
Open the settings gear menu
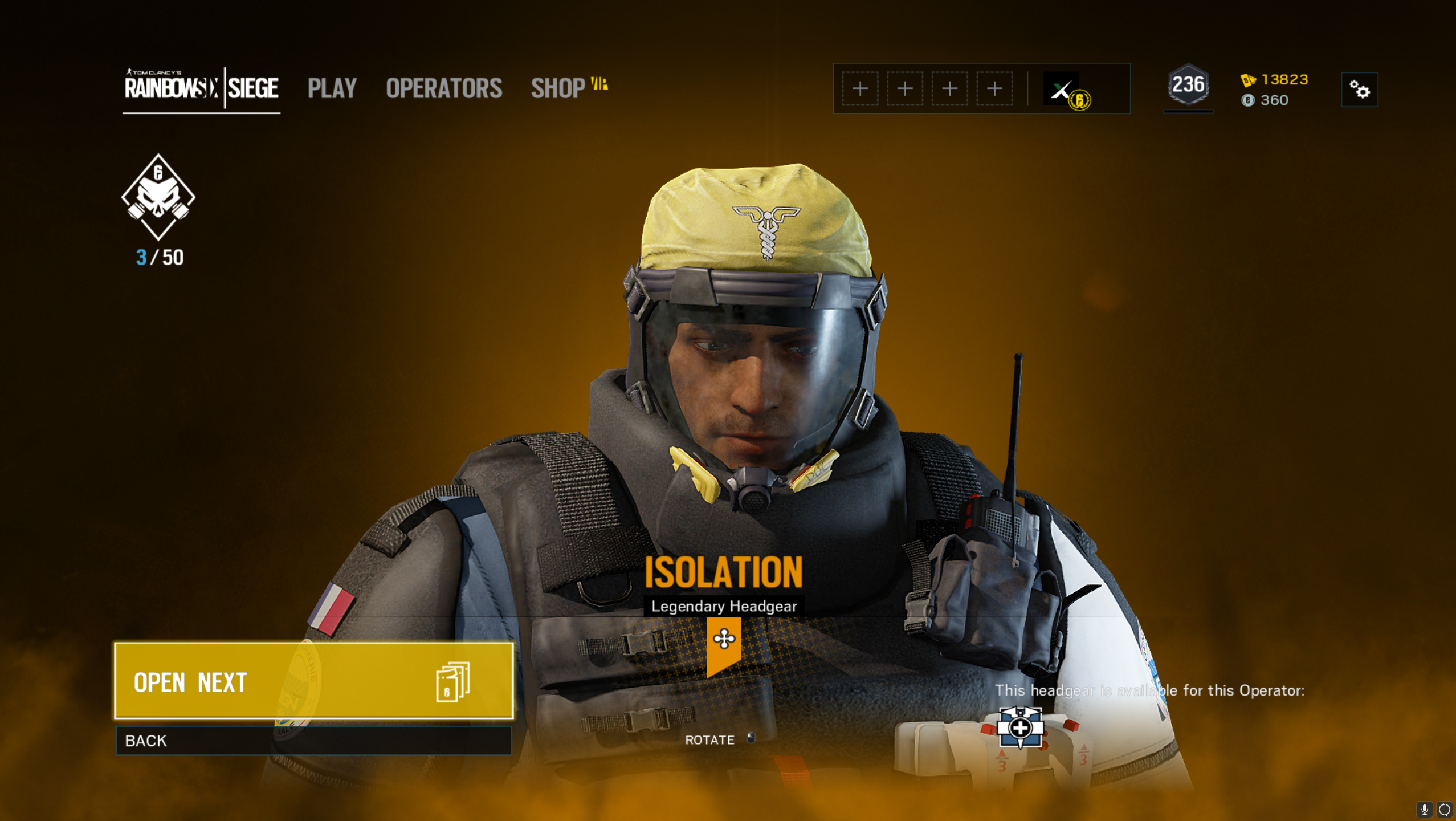1359,90
